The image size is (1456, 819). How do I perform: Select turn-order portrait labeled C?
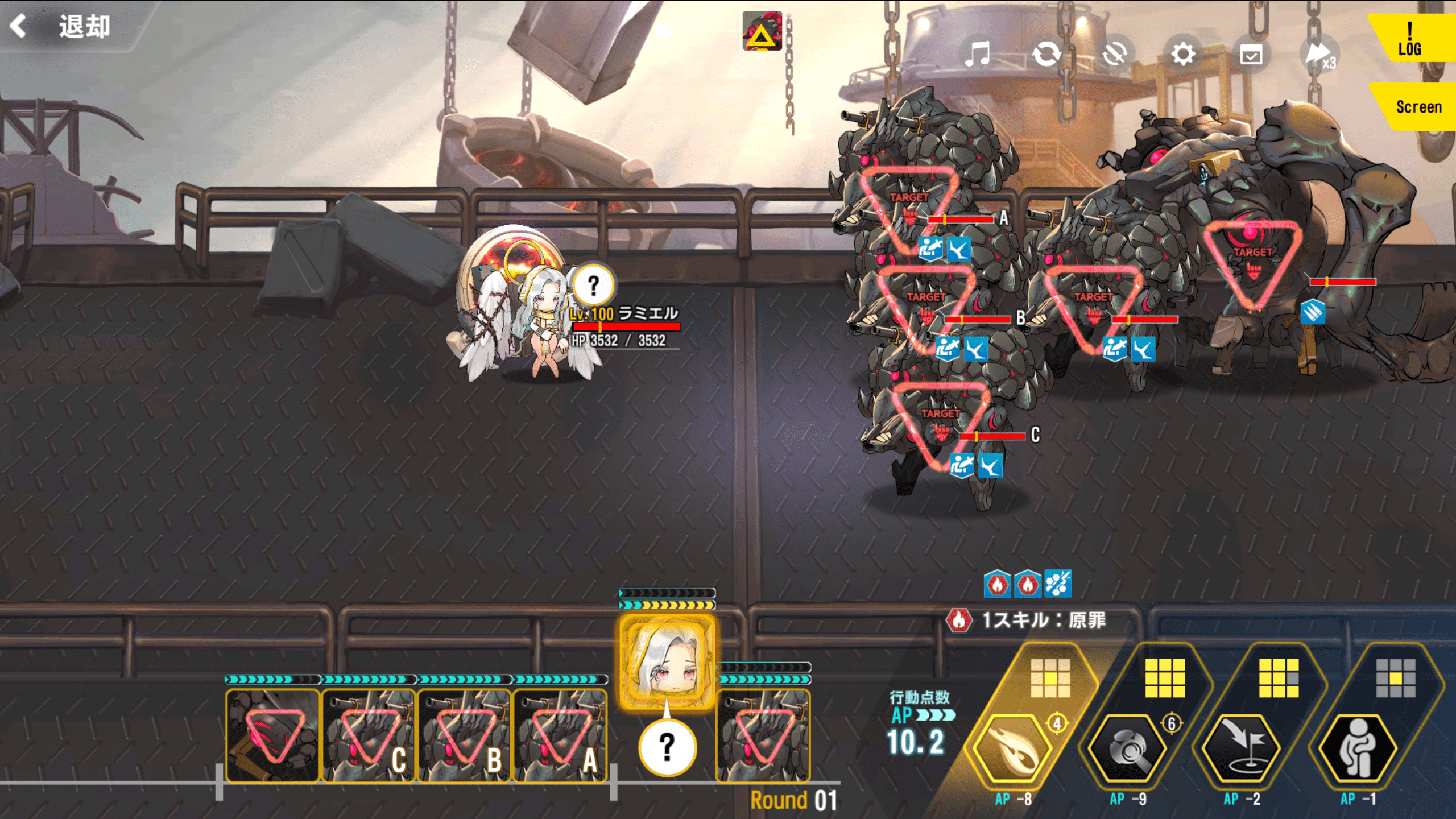click(x=369, y=736)
